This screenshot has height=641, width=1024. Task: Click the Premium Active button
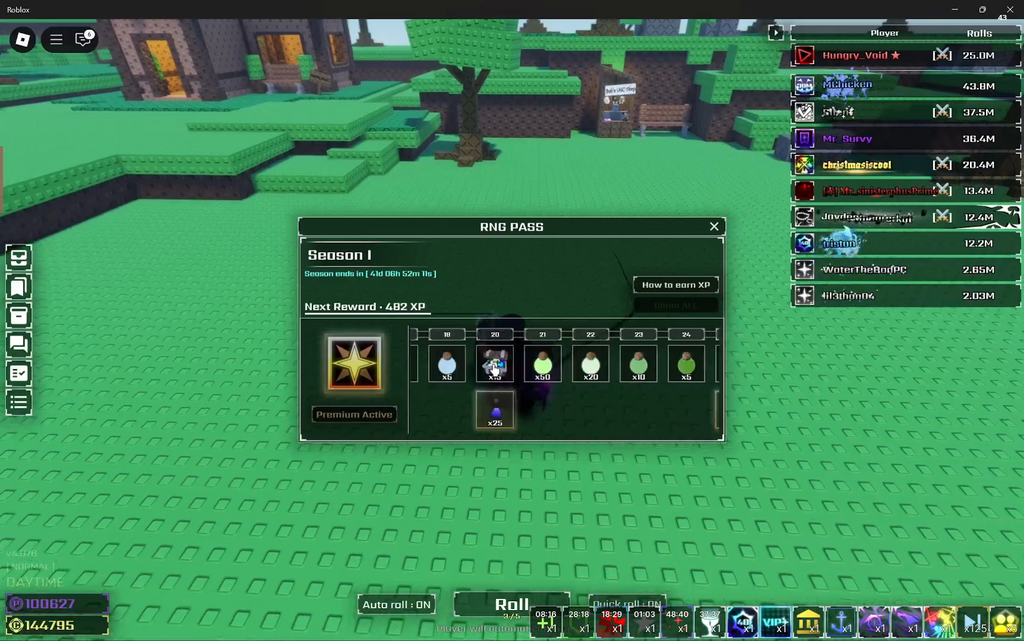pos(354,414)
